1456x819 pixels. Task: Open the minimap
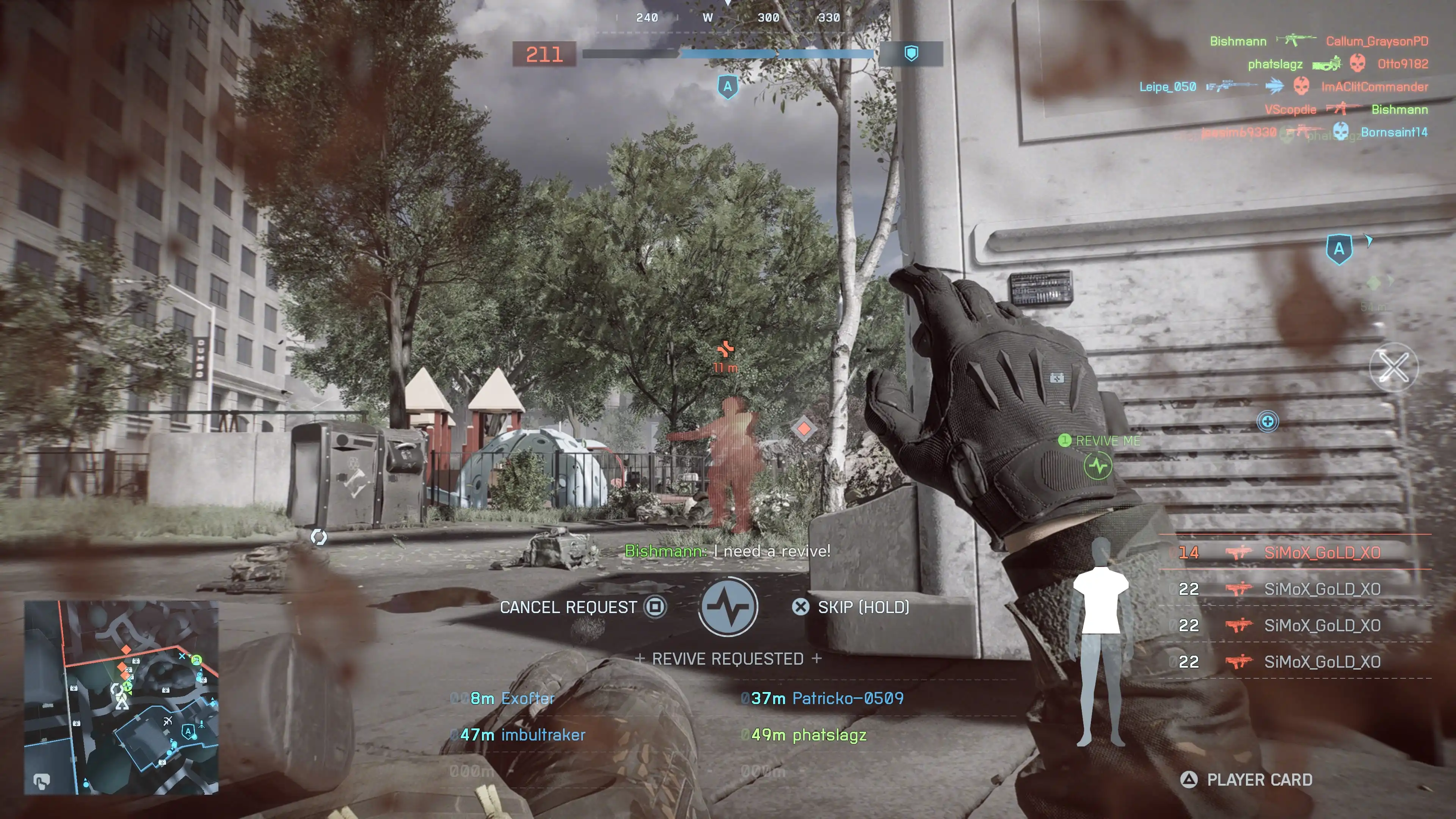click(x=121, y=698)
